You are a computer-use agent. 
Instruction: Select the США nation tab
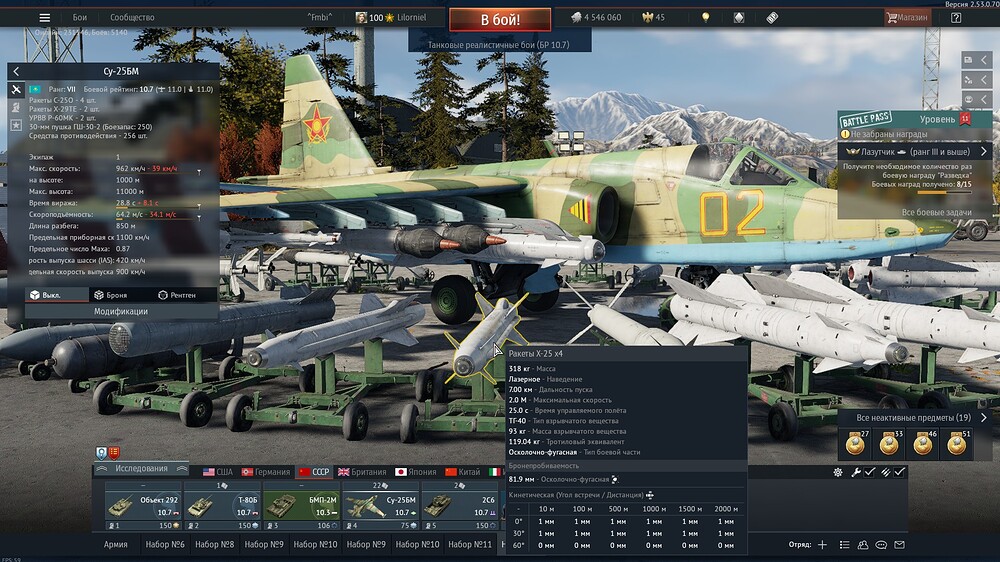pos(217,471)
